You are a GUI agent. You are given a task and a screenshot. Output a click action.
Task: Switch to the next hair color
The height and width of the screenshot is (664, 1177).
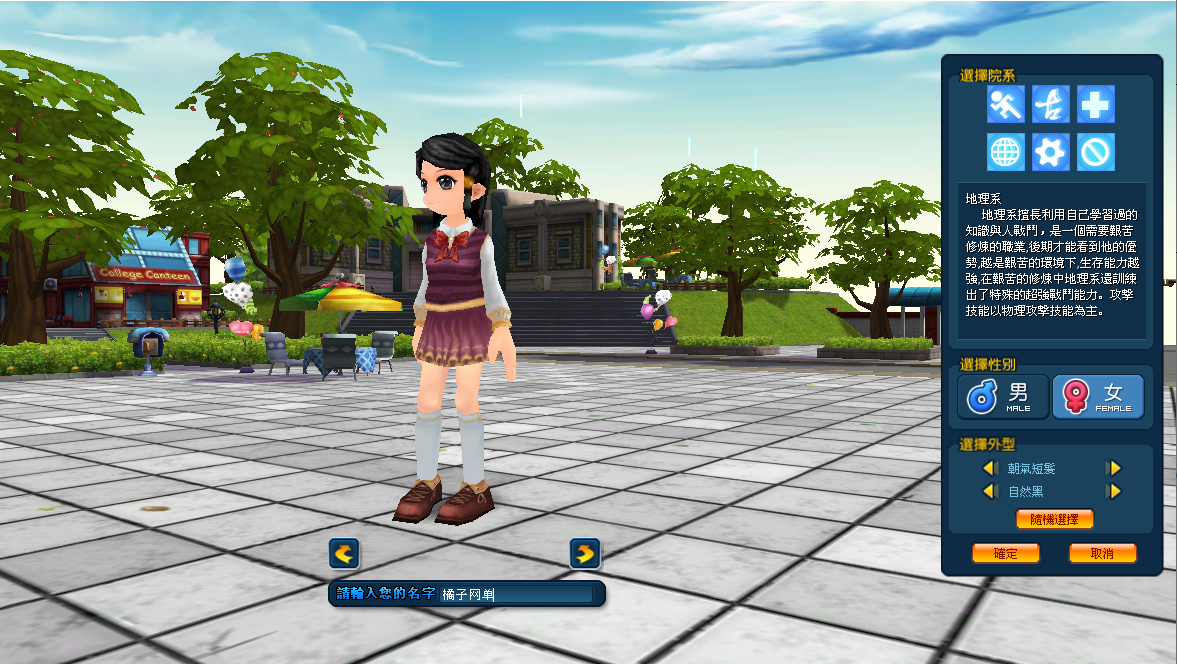point(1113,491)
